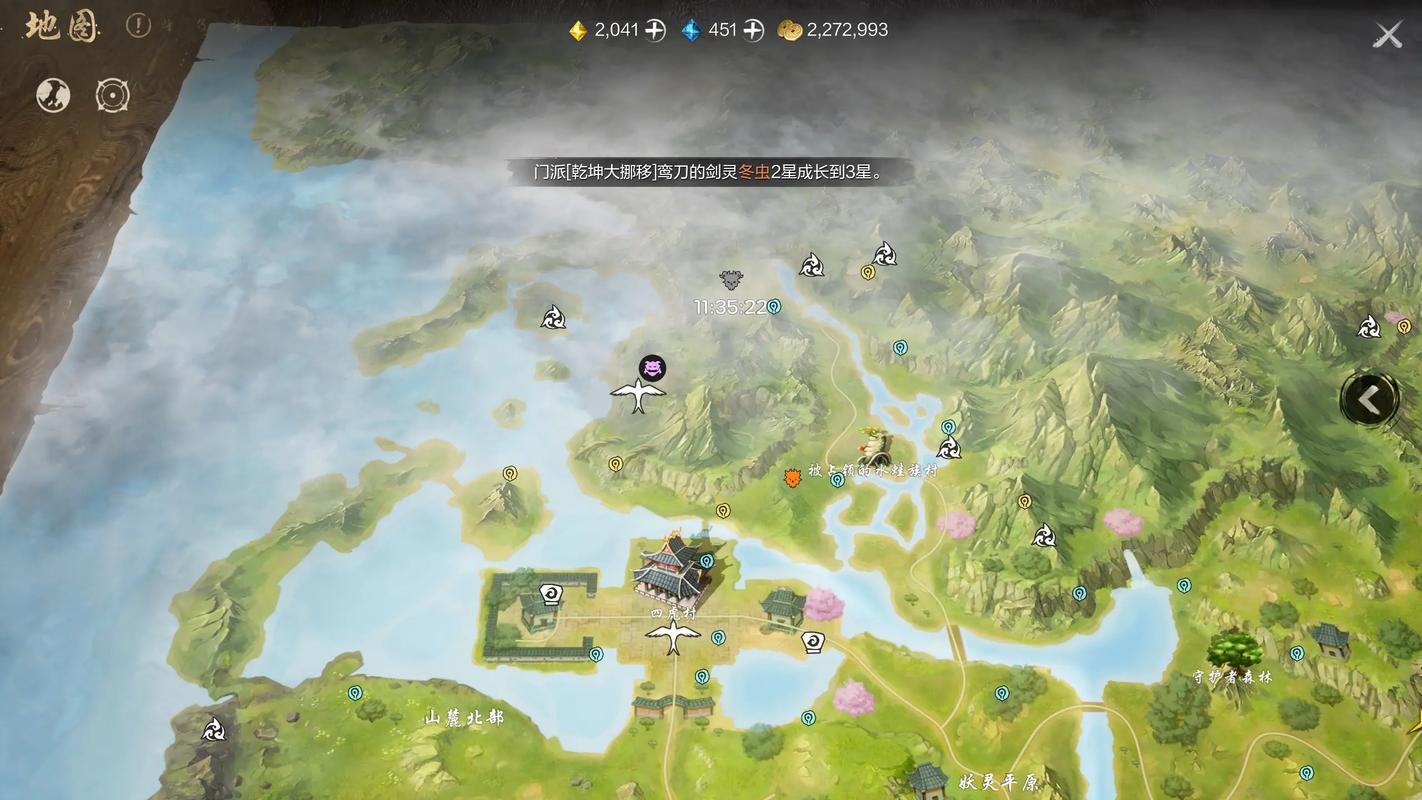
Task: Select the grey boss marker above the timer
Action: point(731,280)
